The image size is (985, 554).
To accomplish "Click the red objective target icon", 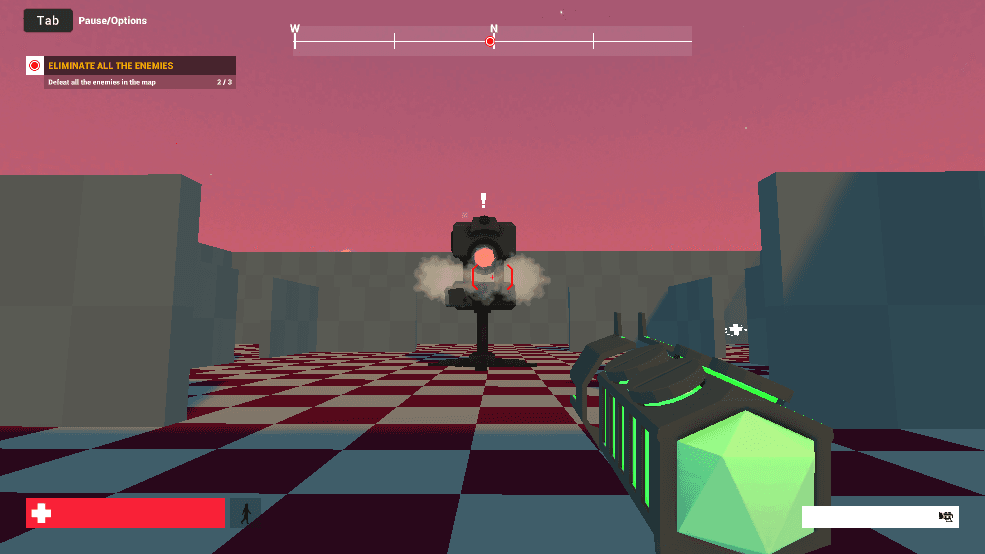I will [x=35, y=66].
